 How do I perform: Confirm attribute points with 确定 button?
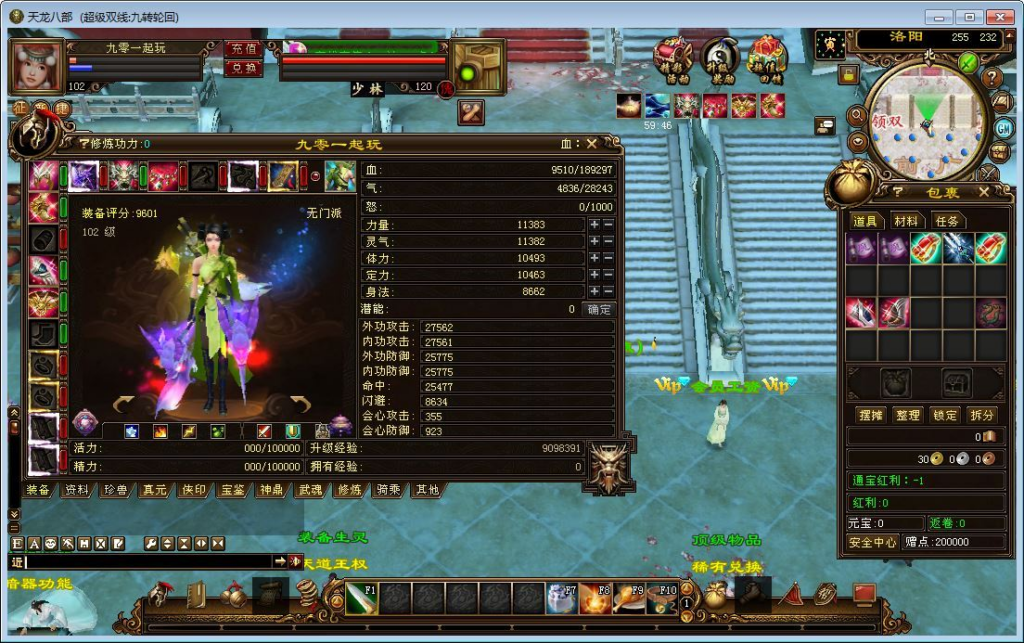click(x=599, y=309)
